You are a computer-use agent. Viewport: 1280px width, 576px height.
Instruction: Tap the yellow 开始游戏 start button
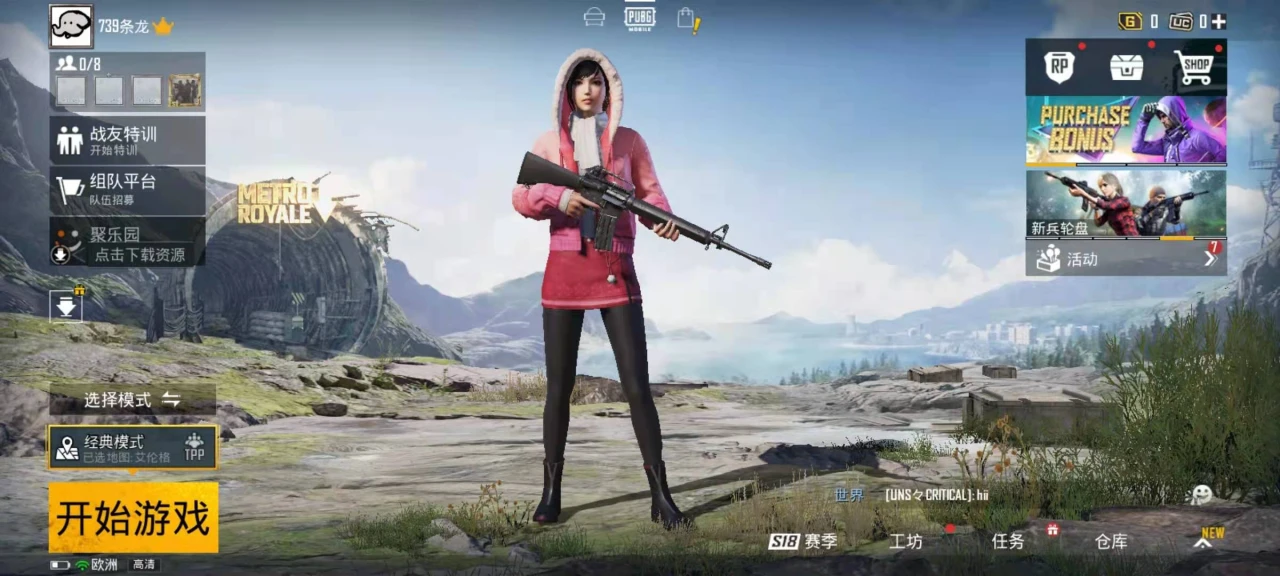tap(133, 518)
